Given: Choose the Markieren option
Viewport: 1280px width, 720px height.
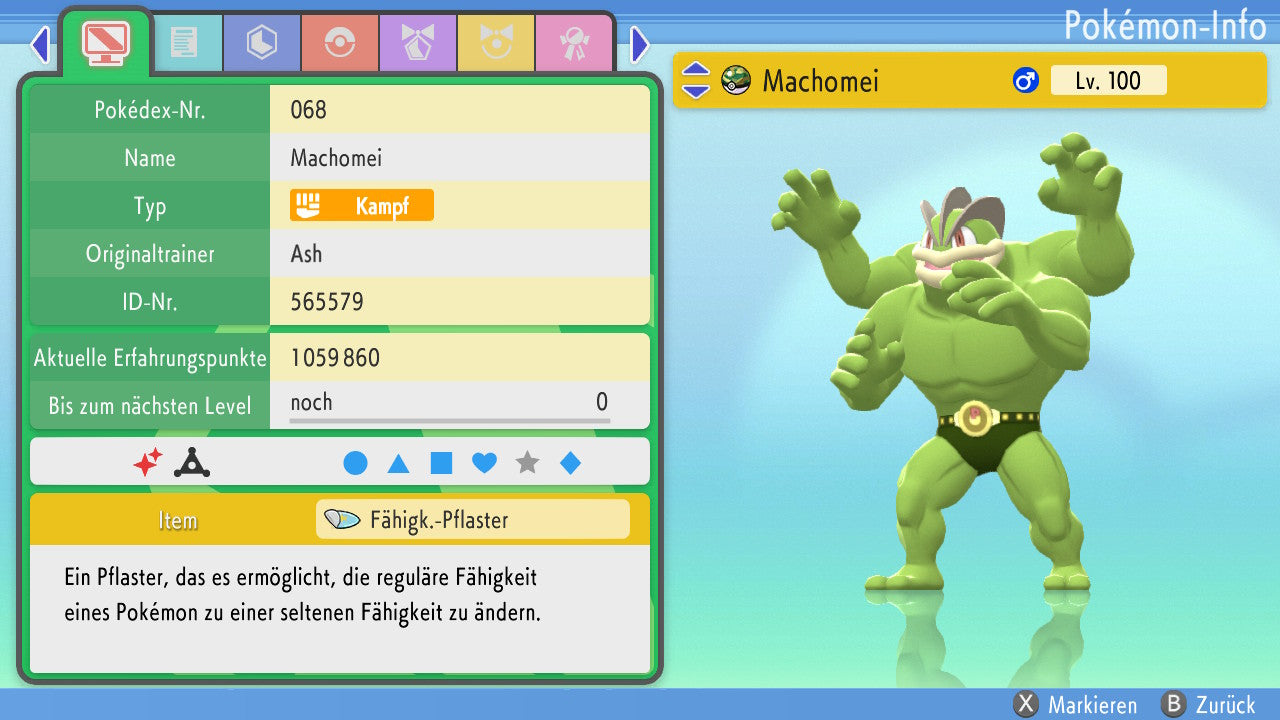Looking at the screenshot, I should point(1076,705).
